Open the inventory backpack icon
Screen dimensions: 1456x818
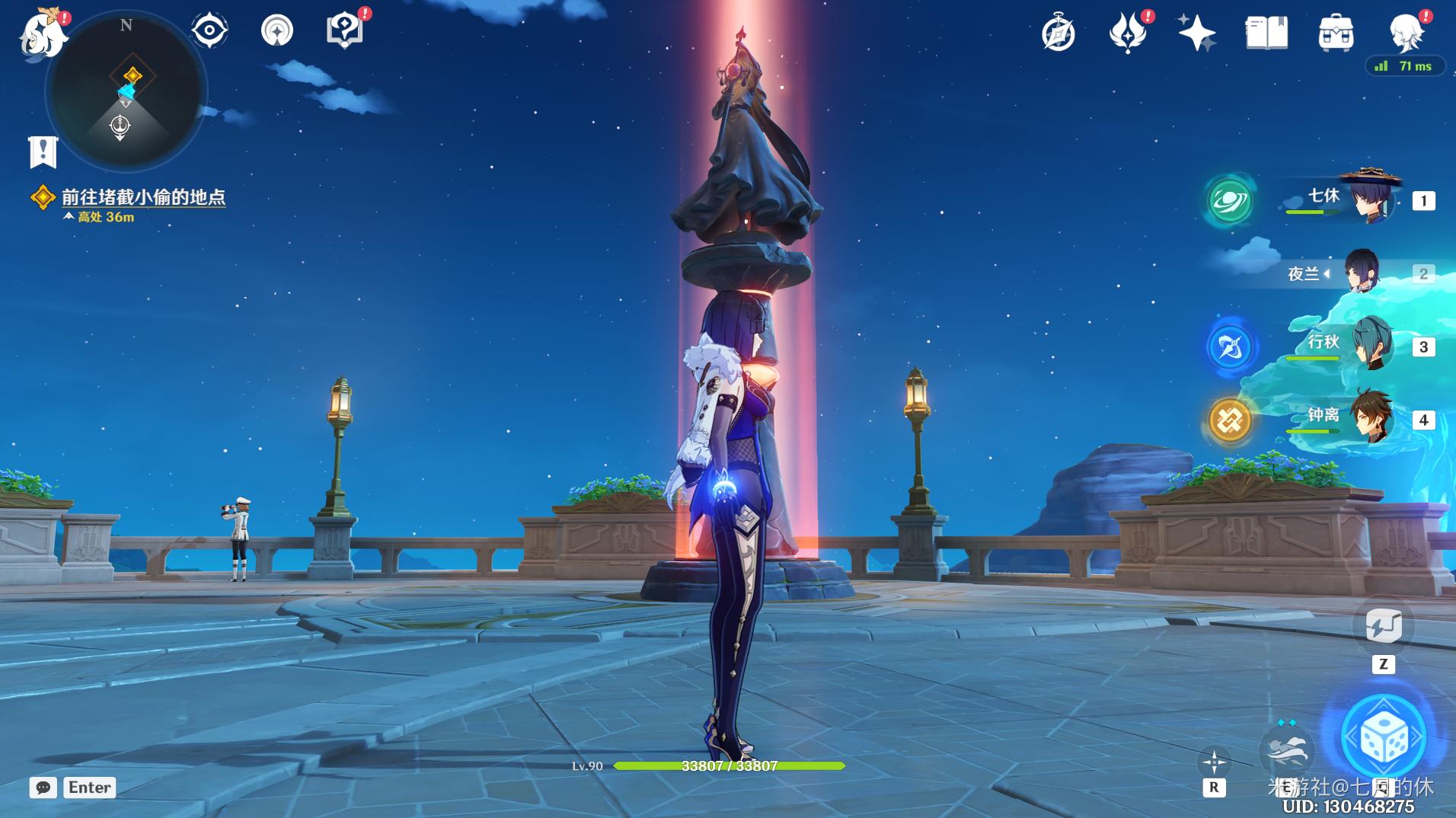click(x=1336, y=34)
